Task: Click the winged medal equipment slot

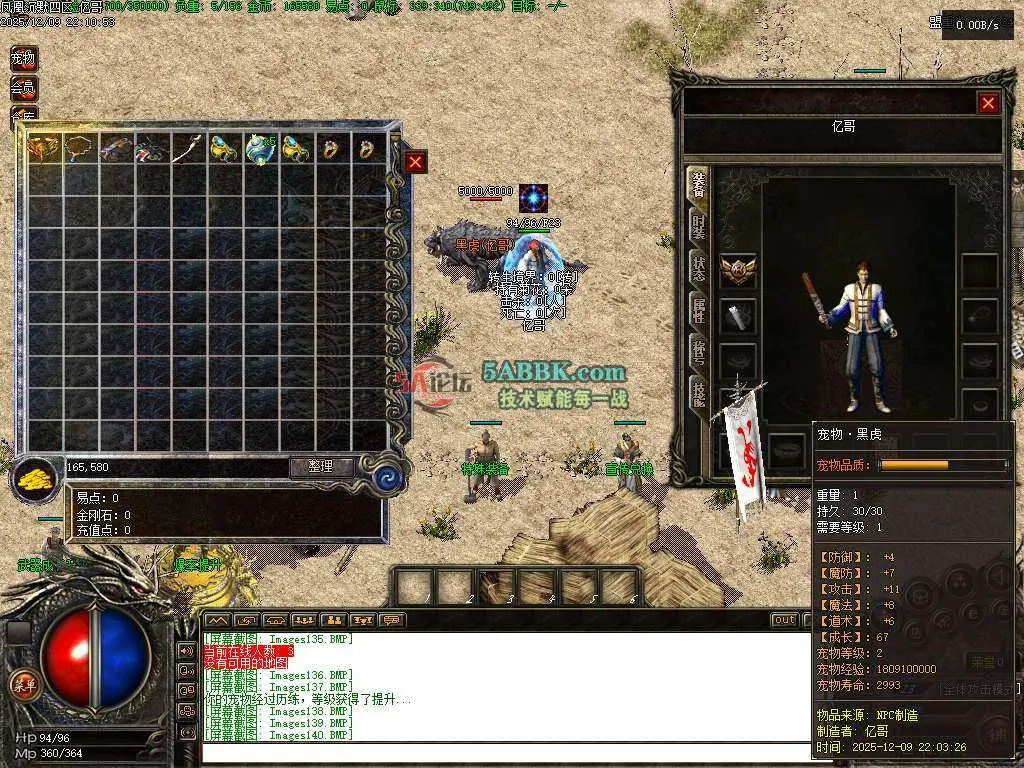Action: coord(738,269)
